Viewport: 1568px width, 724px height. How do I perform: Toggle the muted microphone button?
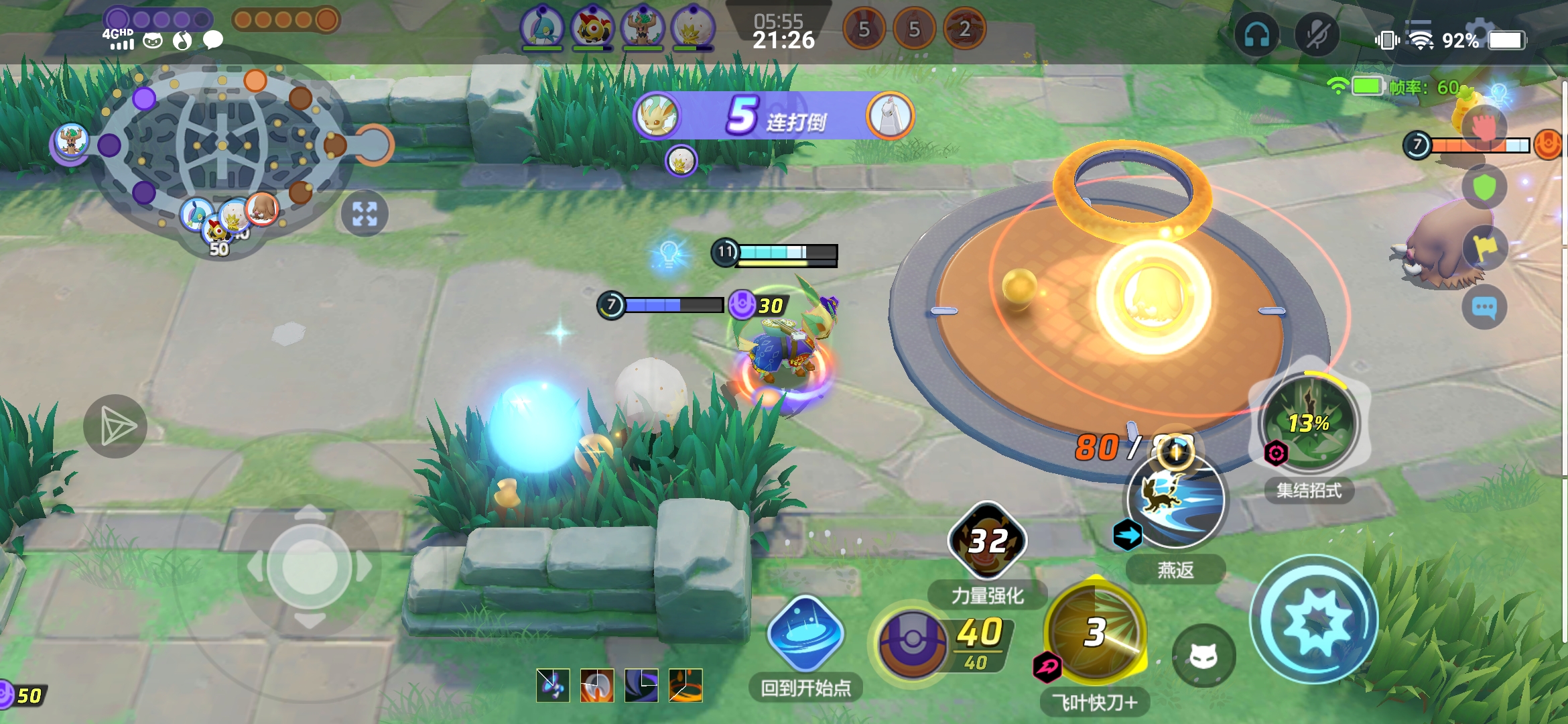[1316, 35]
